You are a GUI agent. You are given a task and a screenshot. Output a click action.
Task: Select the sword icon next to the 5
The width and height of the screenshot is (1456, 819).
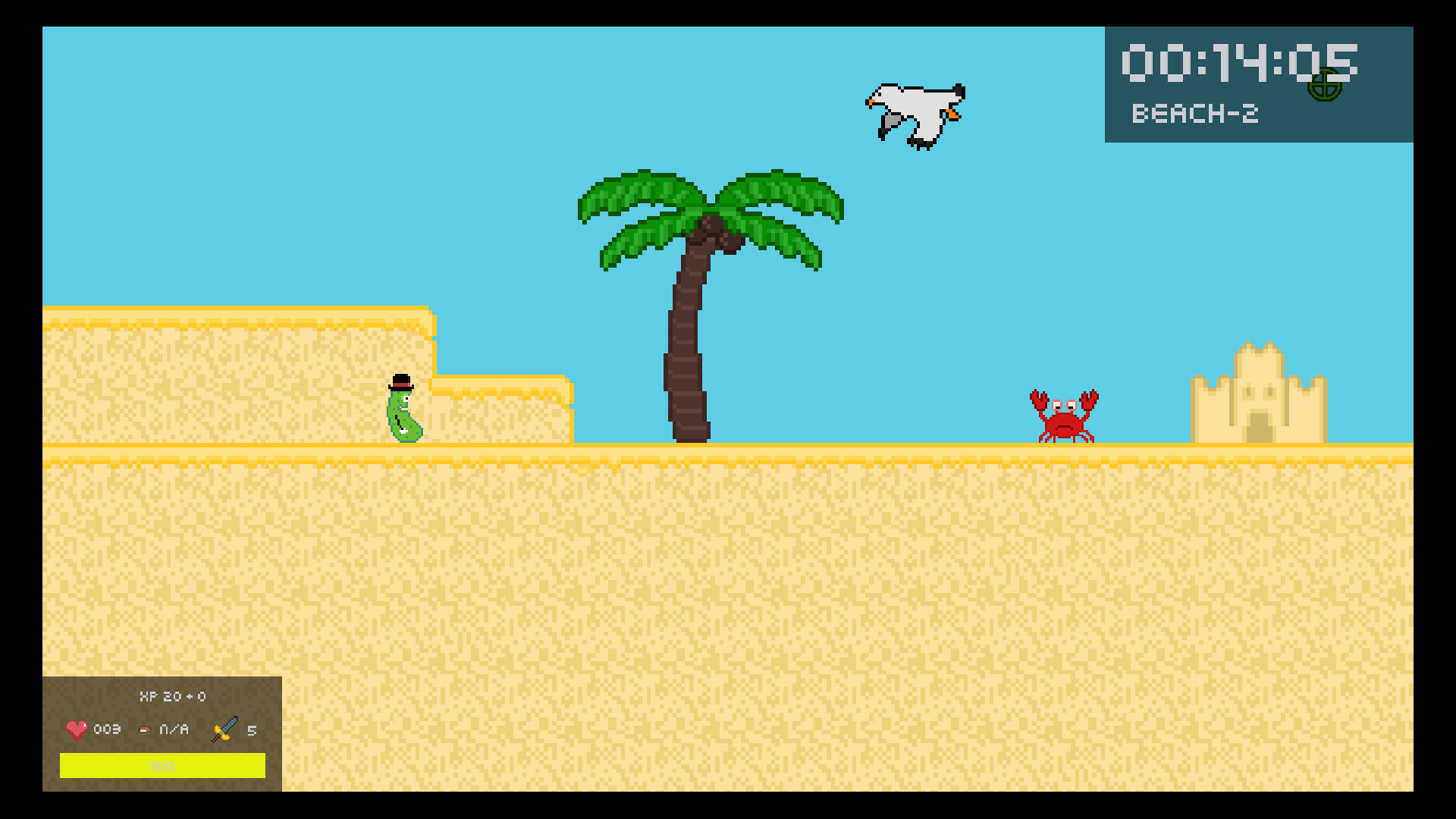(x=221, y=730)
